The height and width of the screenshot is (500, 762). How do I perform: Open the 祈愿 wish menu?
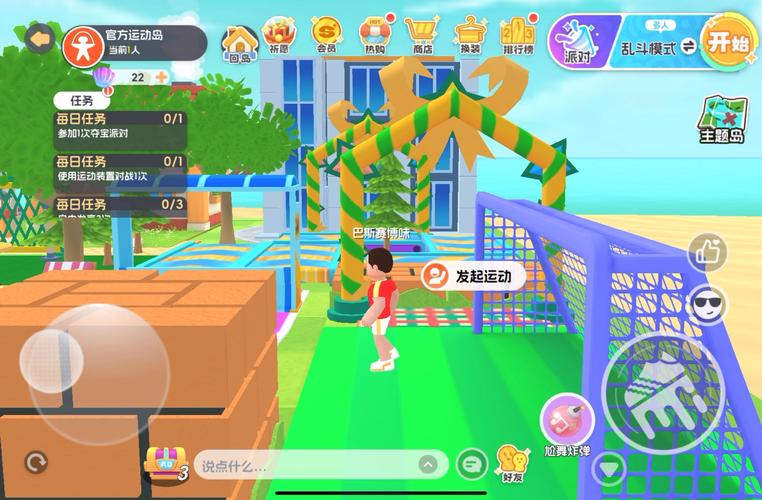click(279, 35)
